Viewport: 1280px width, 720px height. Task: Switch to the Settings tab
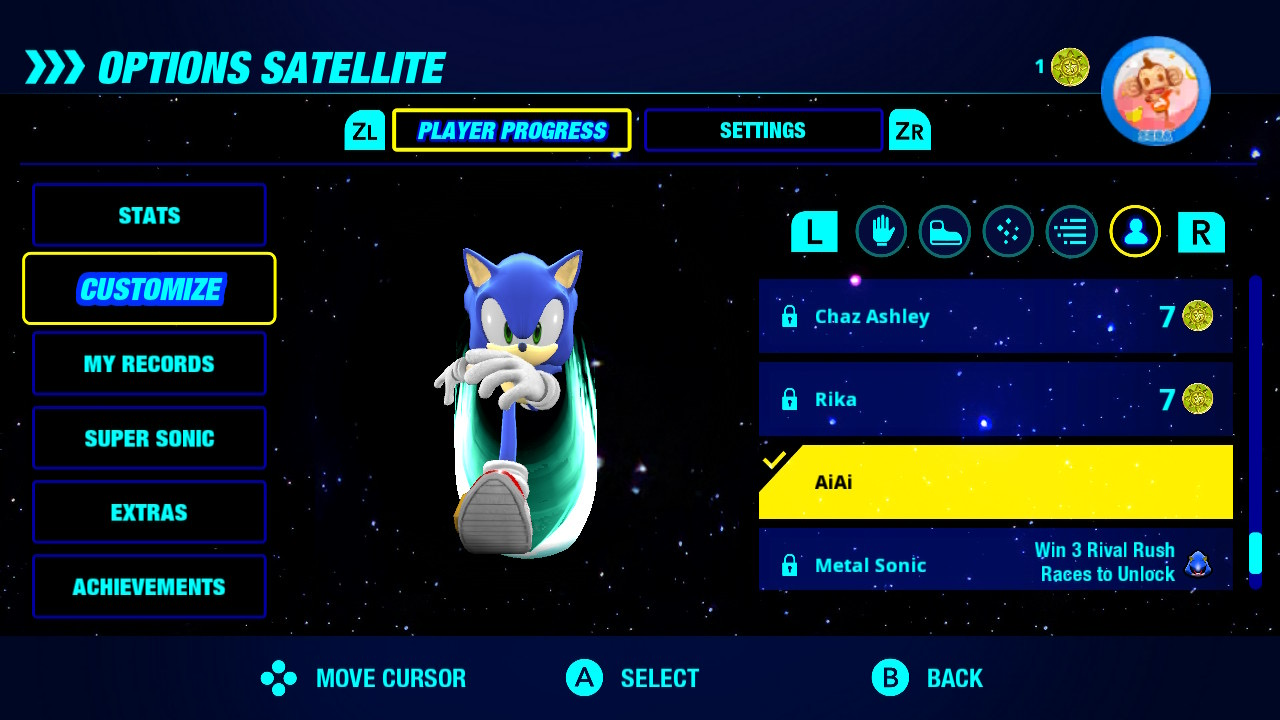(763, 130)
